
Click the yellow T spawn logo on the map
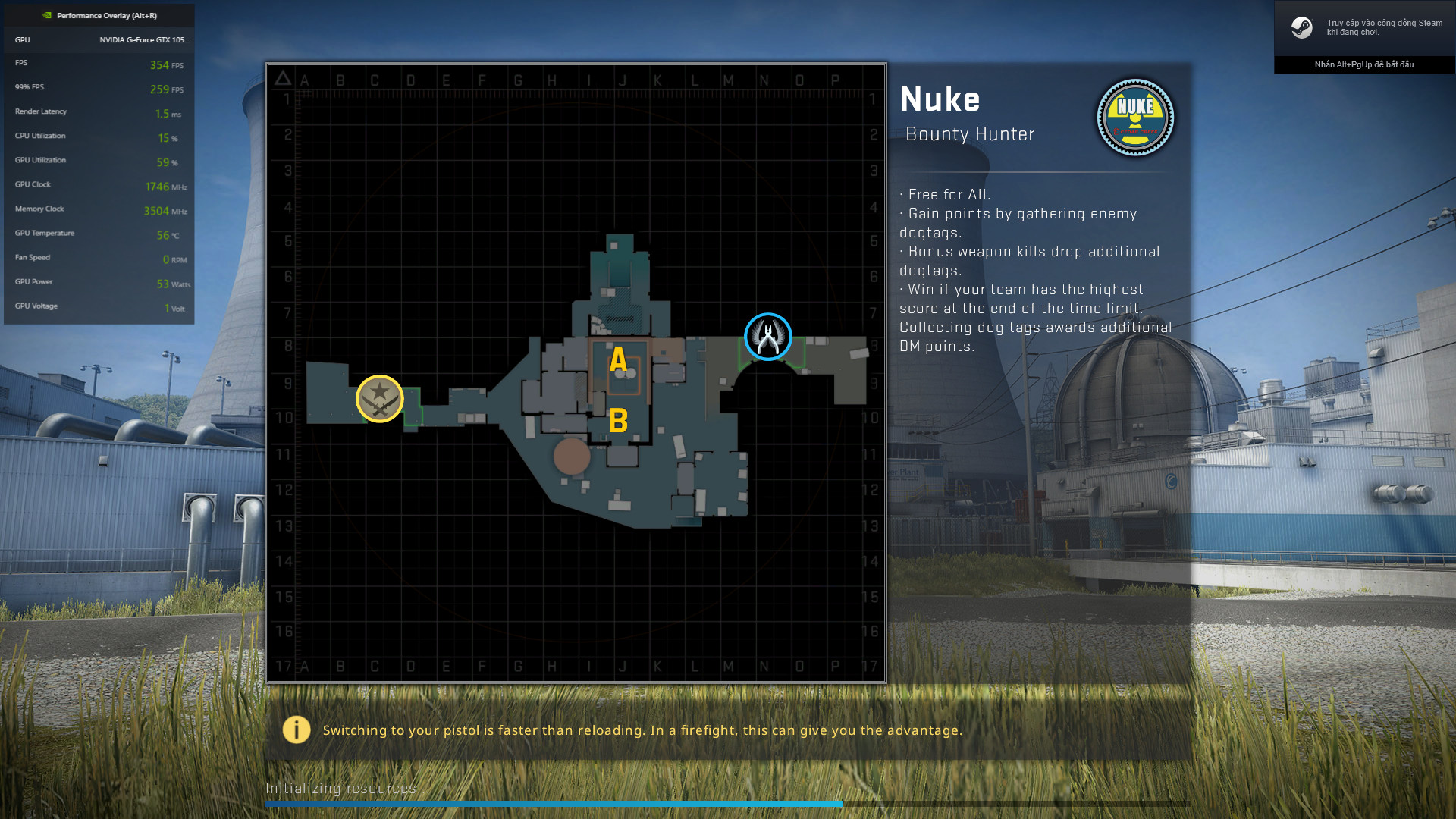[381, 397]
